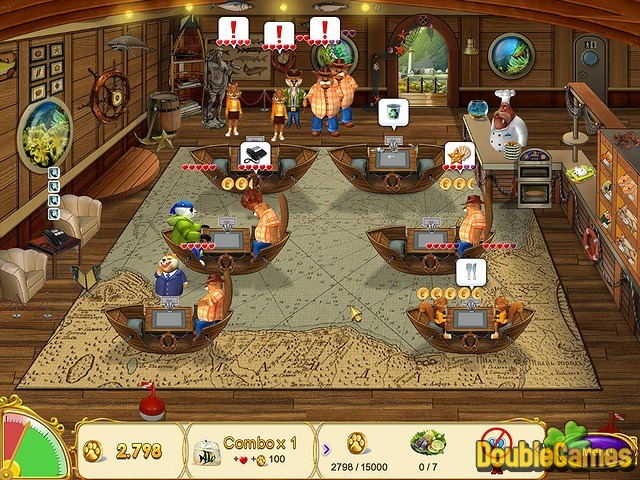Viewport: 640px width, 480px height.
Task: Tap the recycle bin bubble above the table
Action: (391, 112)
